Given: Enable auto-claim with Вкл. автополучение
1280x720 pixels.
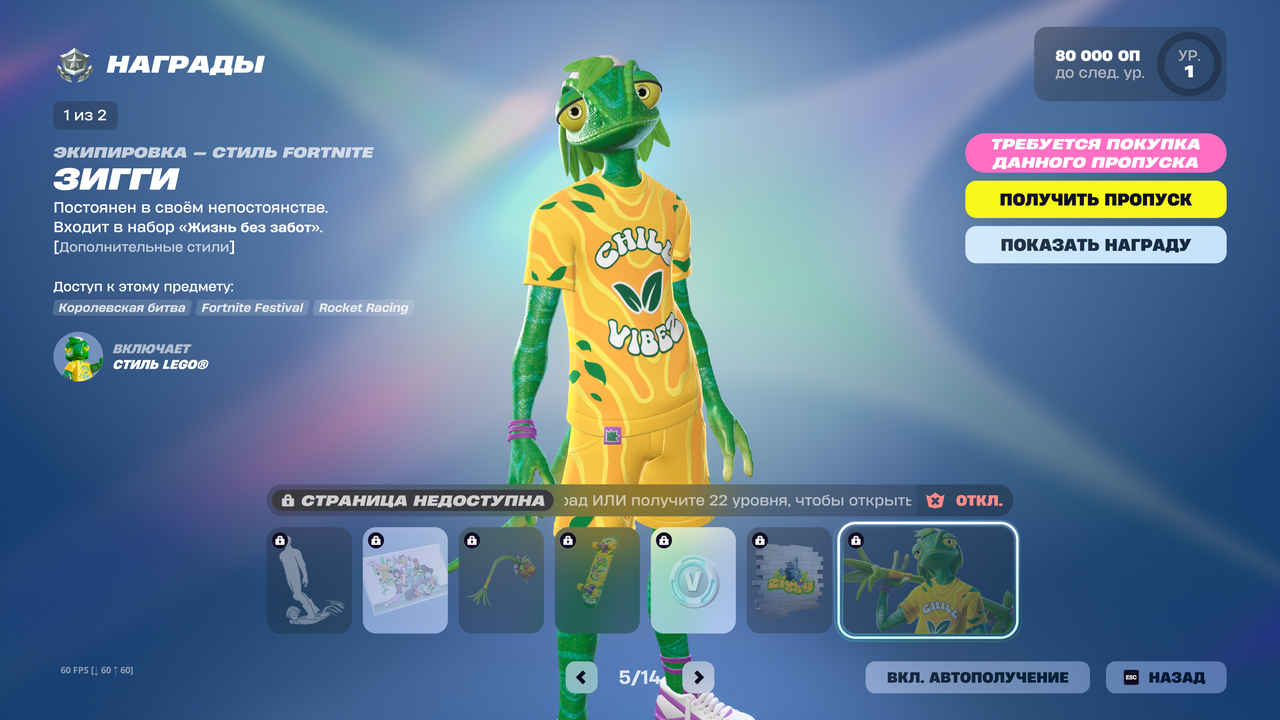Looking at the screenshot, I should tap(977, 677).
